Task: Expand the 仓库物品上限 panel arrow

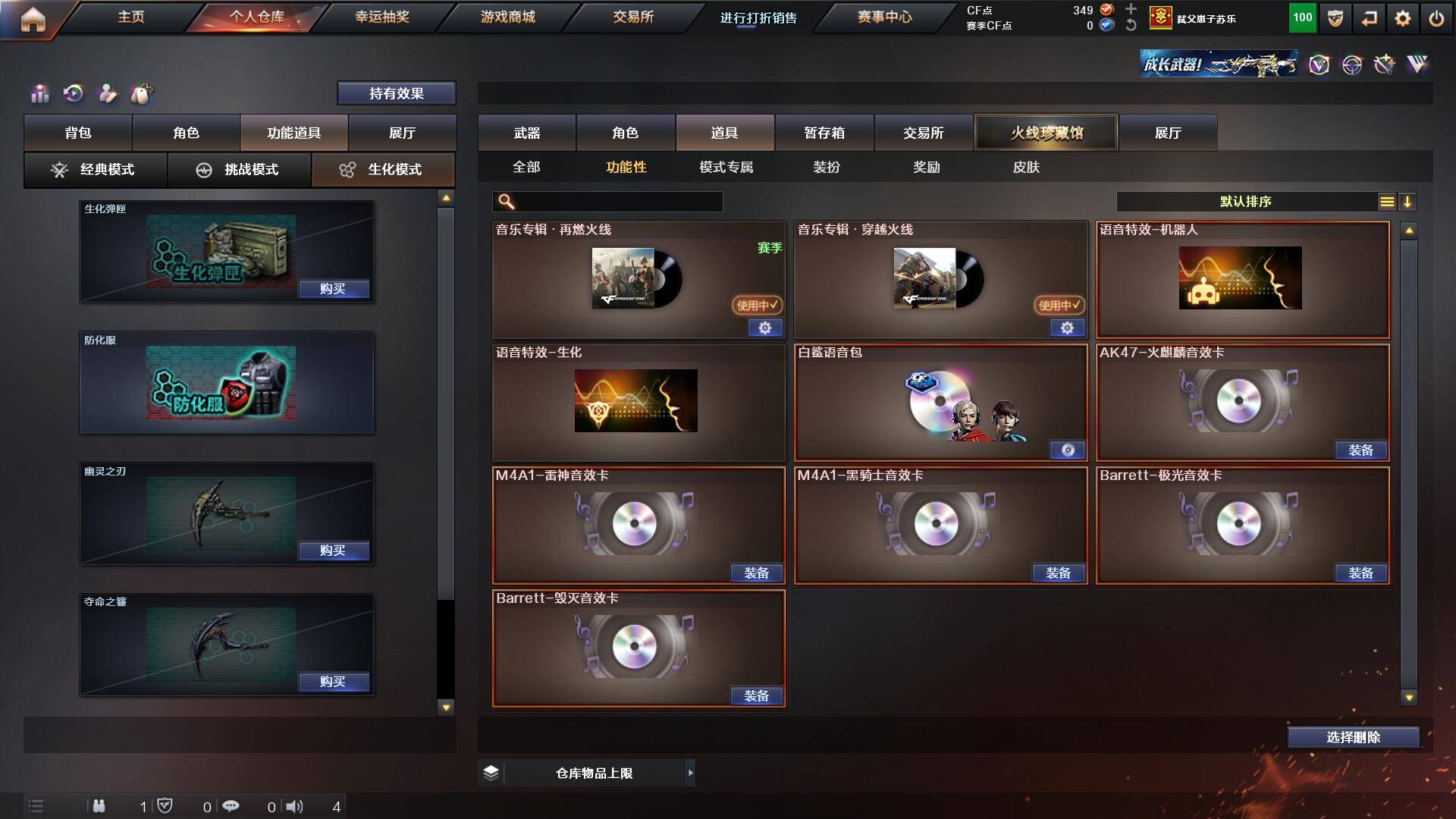Action: 691,773
